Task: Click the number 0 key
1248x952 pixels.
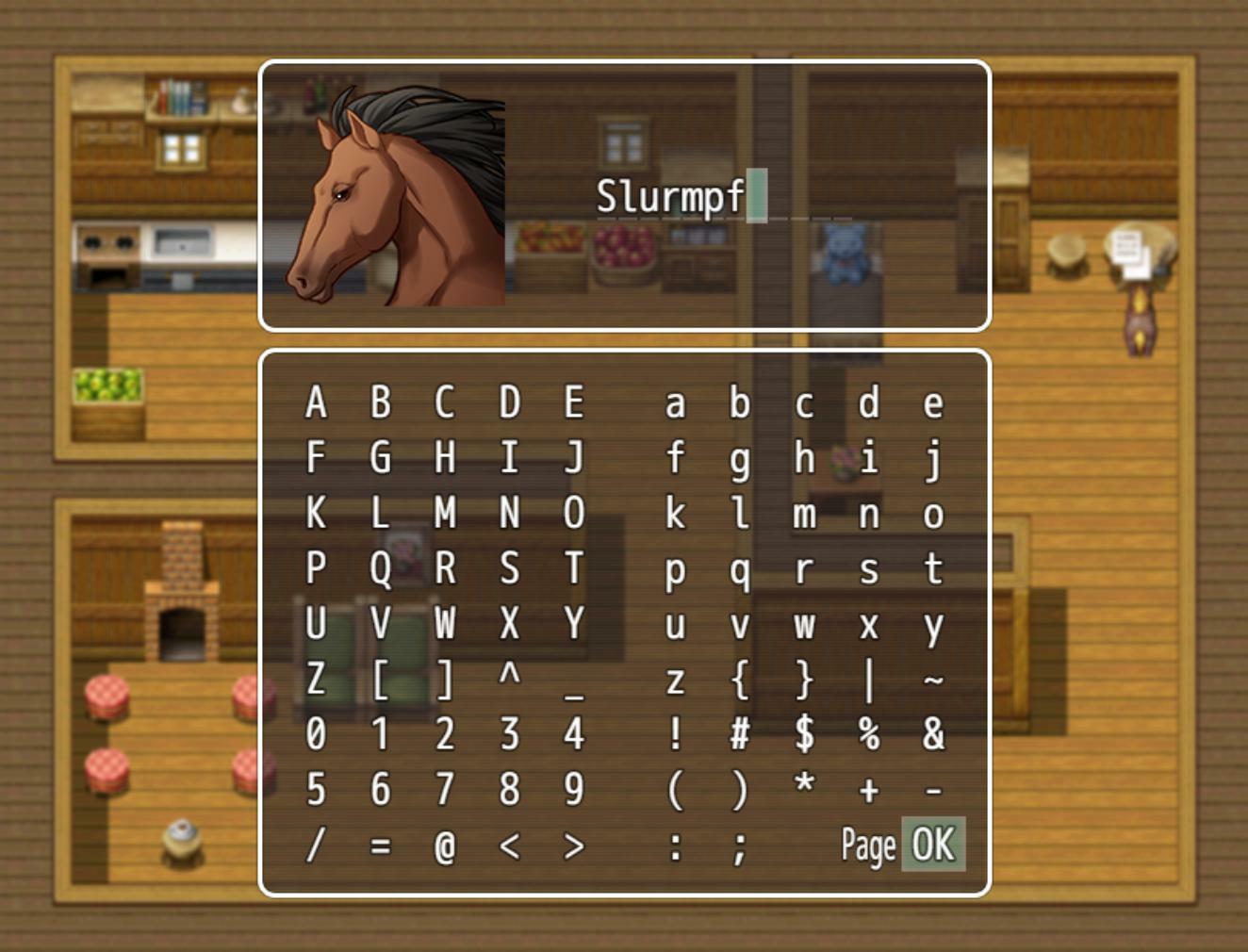Action: pyautogui.click(x=316, y=735)
